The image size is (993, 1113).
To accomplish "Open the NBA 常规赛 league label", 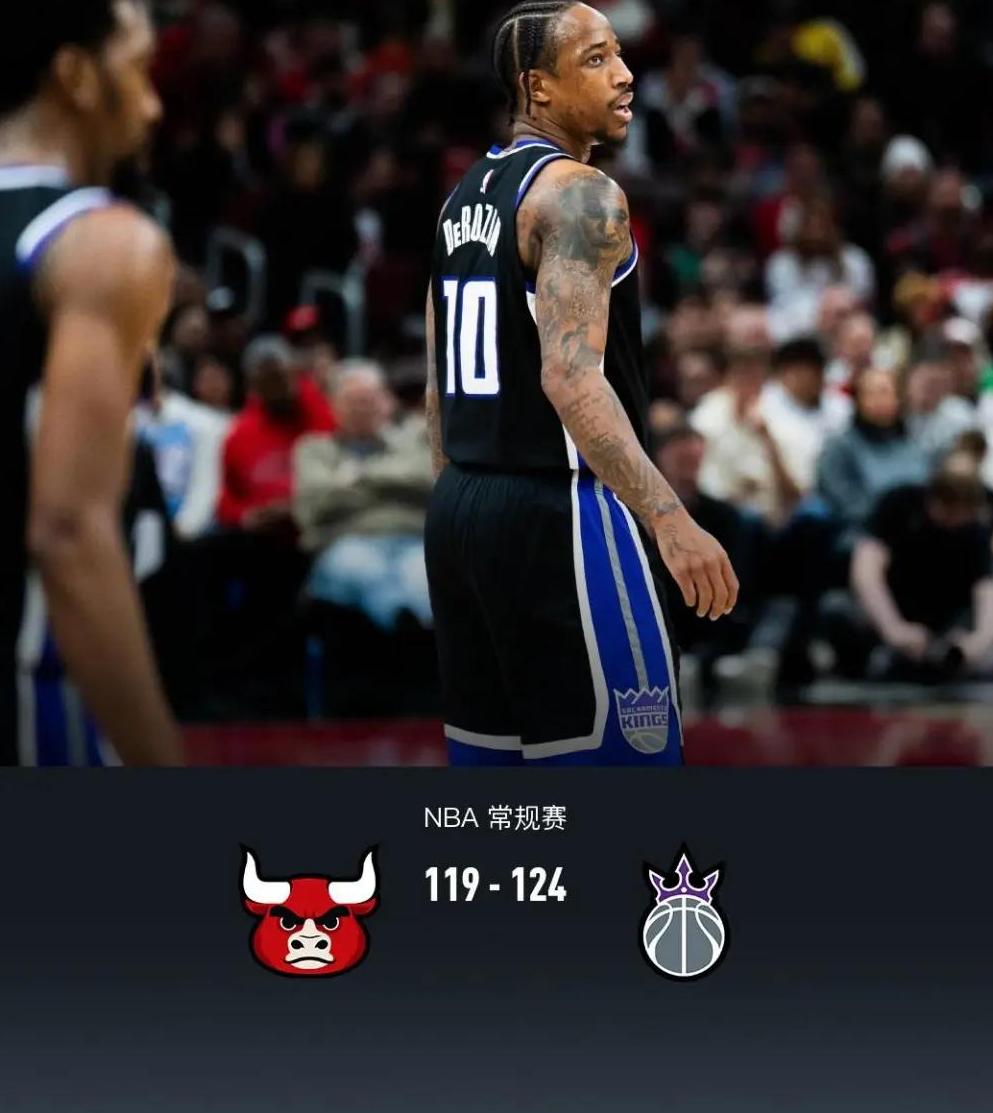I will click(x=495, y=818).
